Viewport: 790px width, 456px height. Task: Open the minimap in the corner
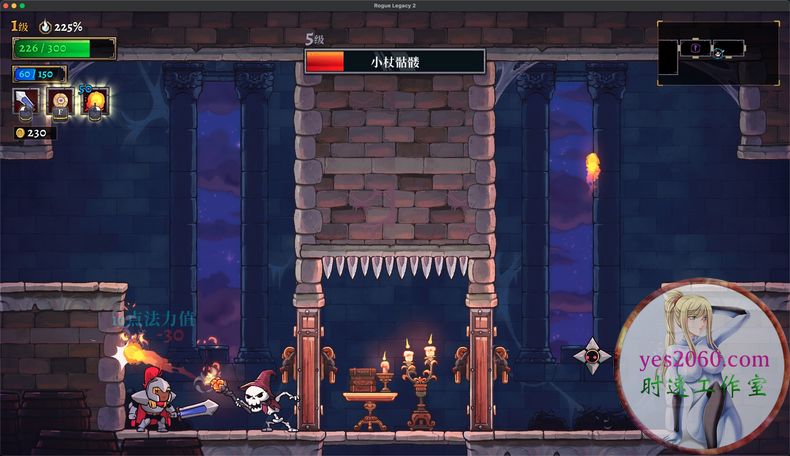(717, 52)
